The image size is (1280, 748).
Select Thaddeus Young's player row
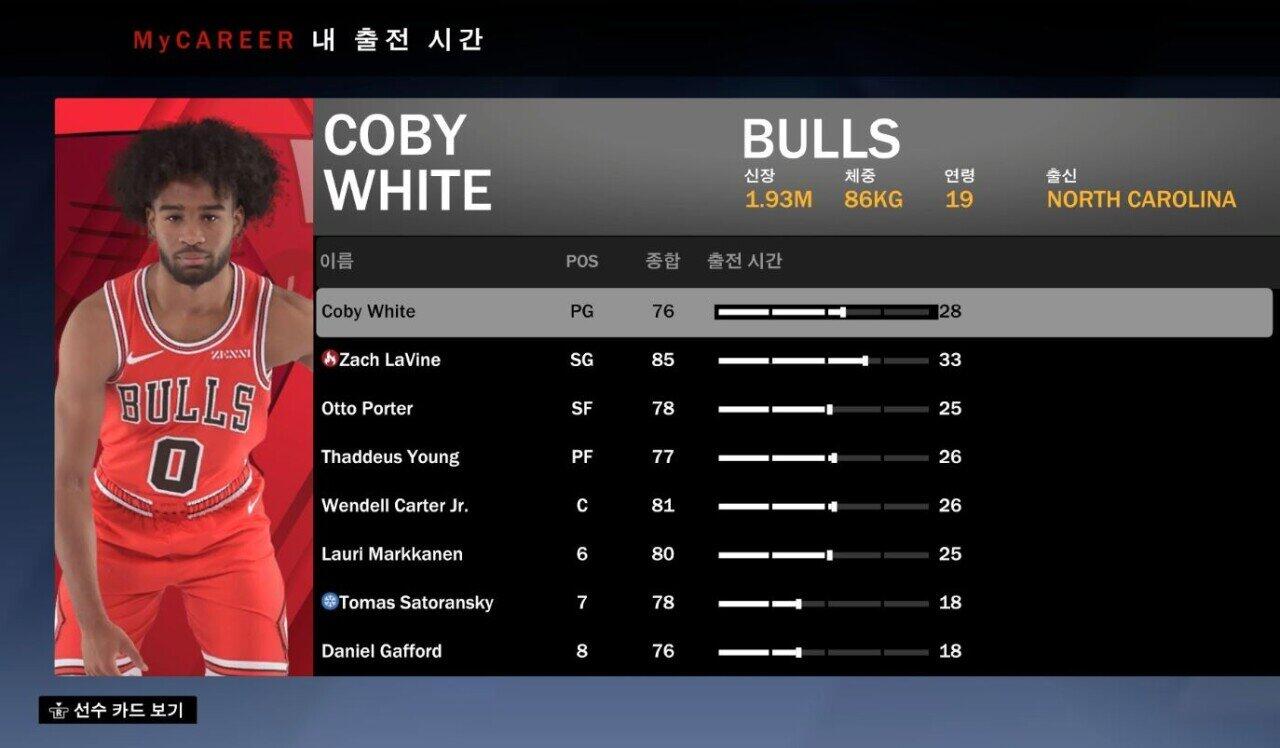click(x=390, y=457)
